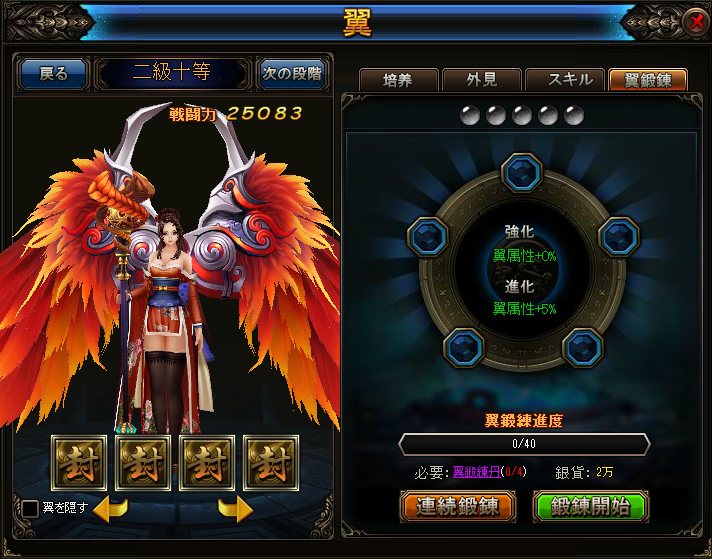Switch to the 培养 tab

[397, 81]
